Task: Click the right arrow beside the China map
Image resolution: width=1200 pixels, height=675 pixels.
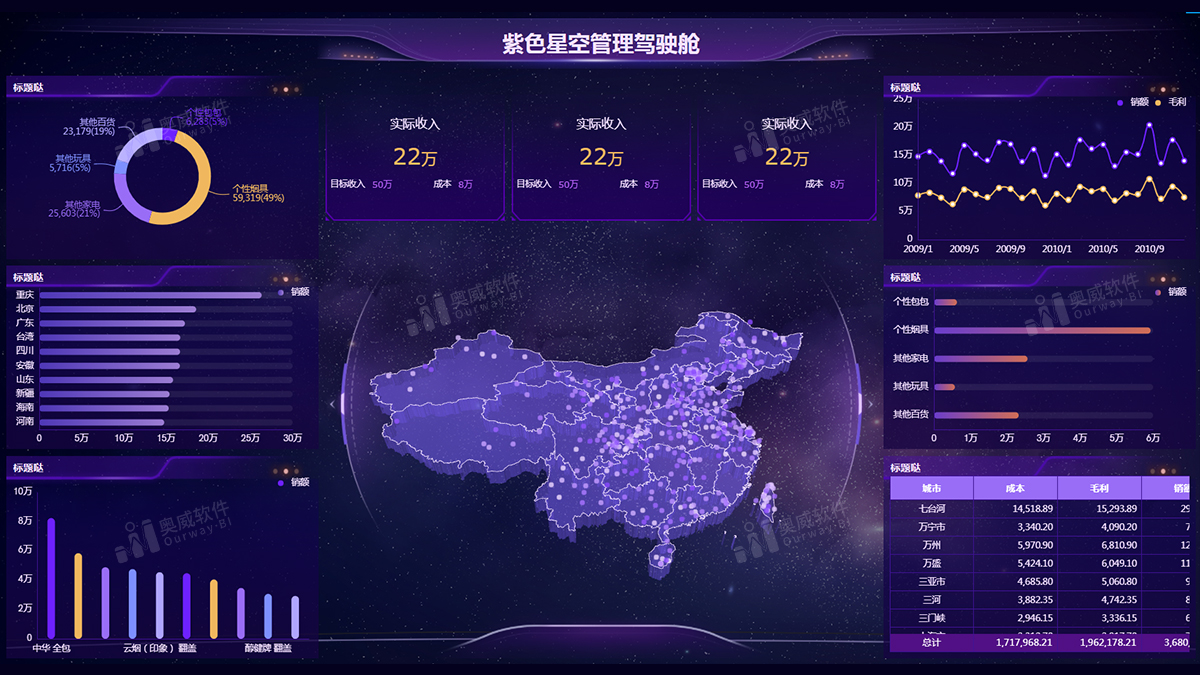Action: point(870,404)
